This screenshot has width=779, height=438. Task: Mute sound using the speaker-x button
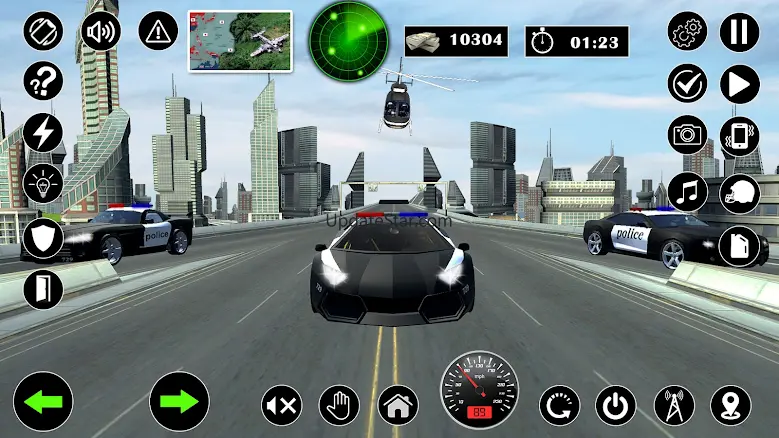[x=282, y=405]
